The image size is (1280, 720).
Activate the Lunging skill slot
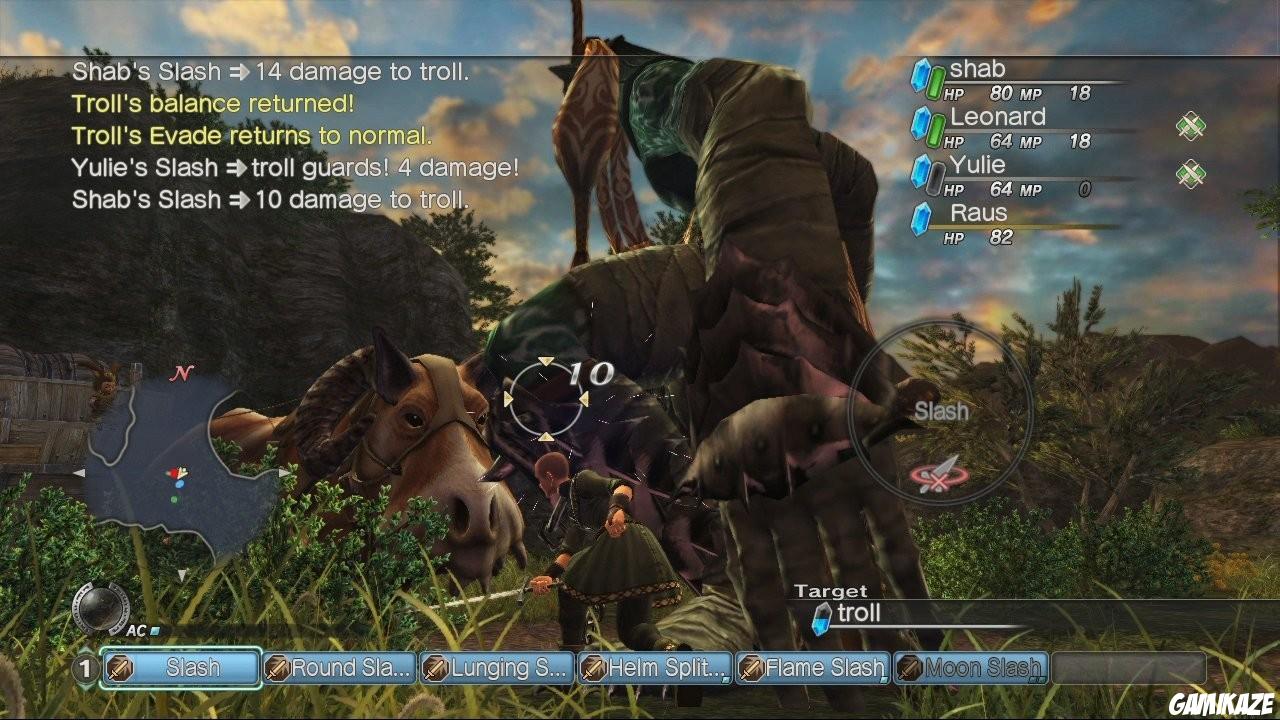497,668
